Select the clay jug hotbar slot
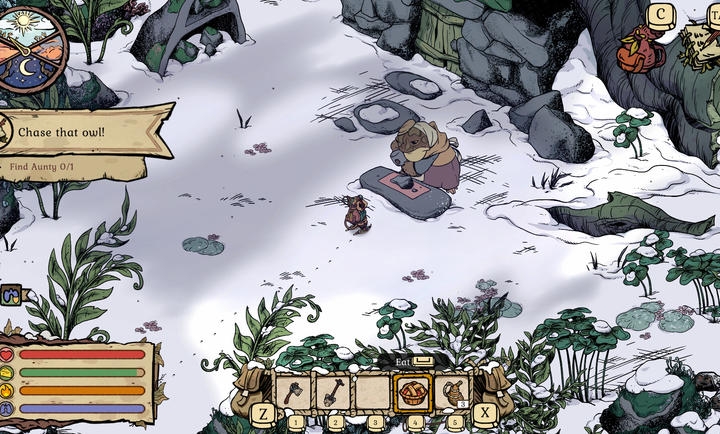720x434 pixels. [452, 392]
